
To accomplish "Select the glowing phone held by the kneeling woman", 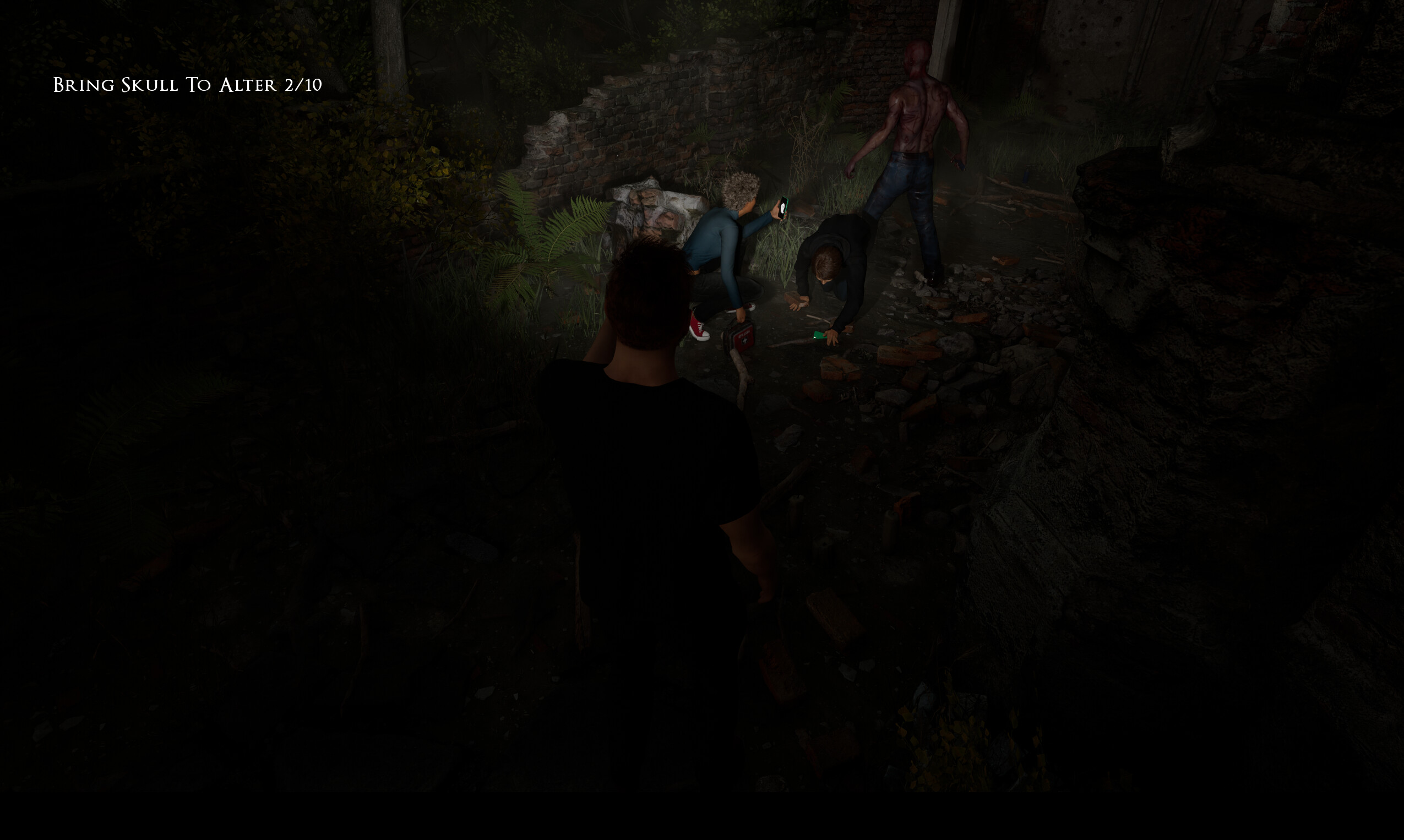I will 784,209.
